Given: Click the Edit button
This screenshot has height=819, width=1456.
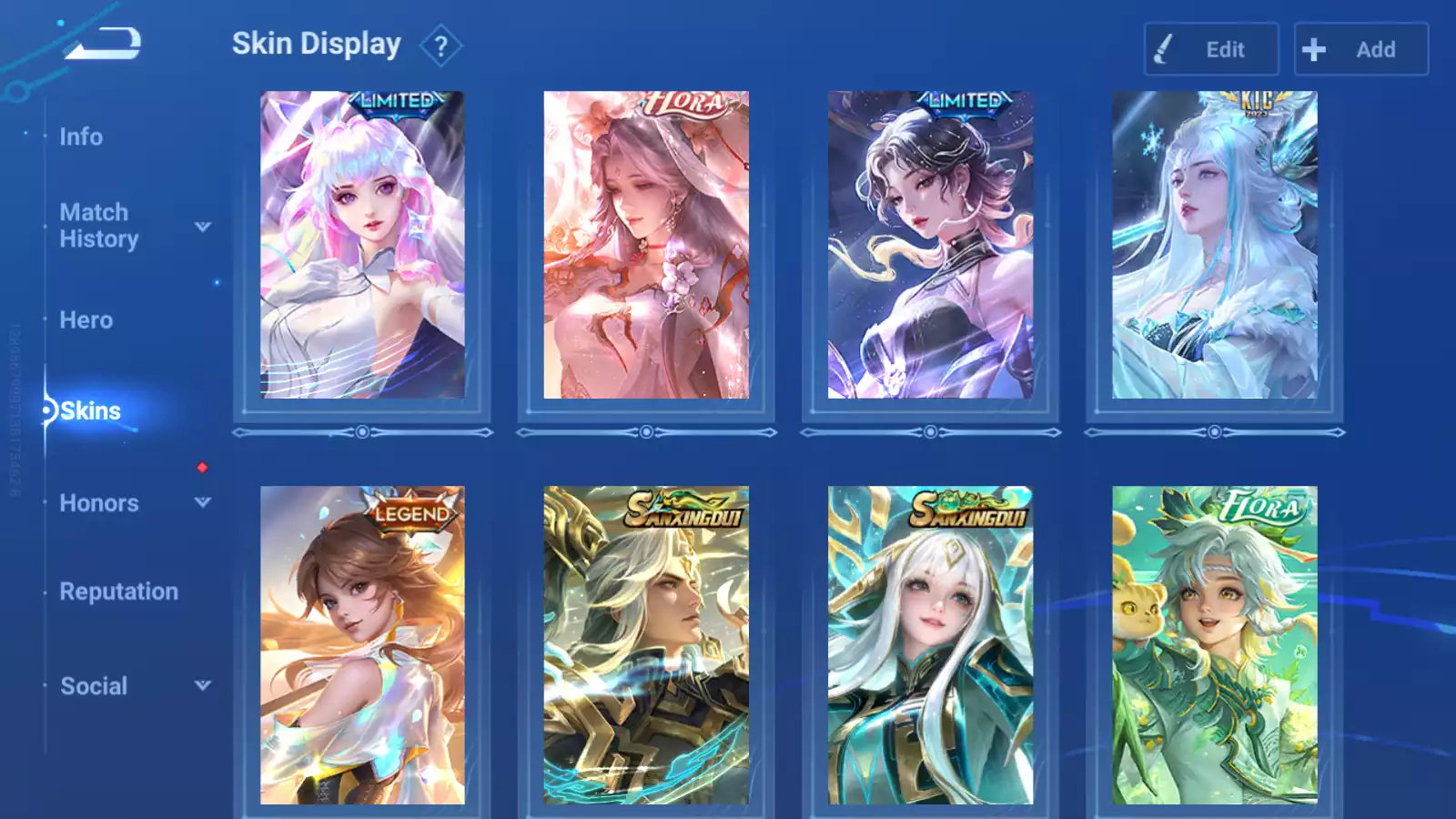Looking at the screenshot, I should (x=1211, y=49).
